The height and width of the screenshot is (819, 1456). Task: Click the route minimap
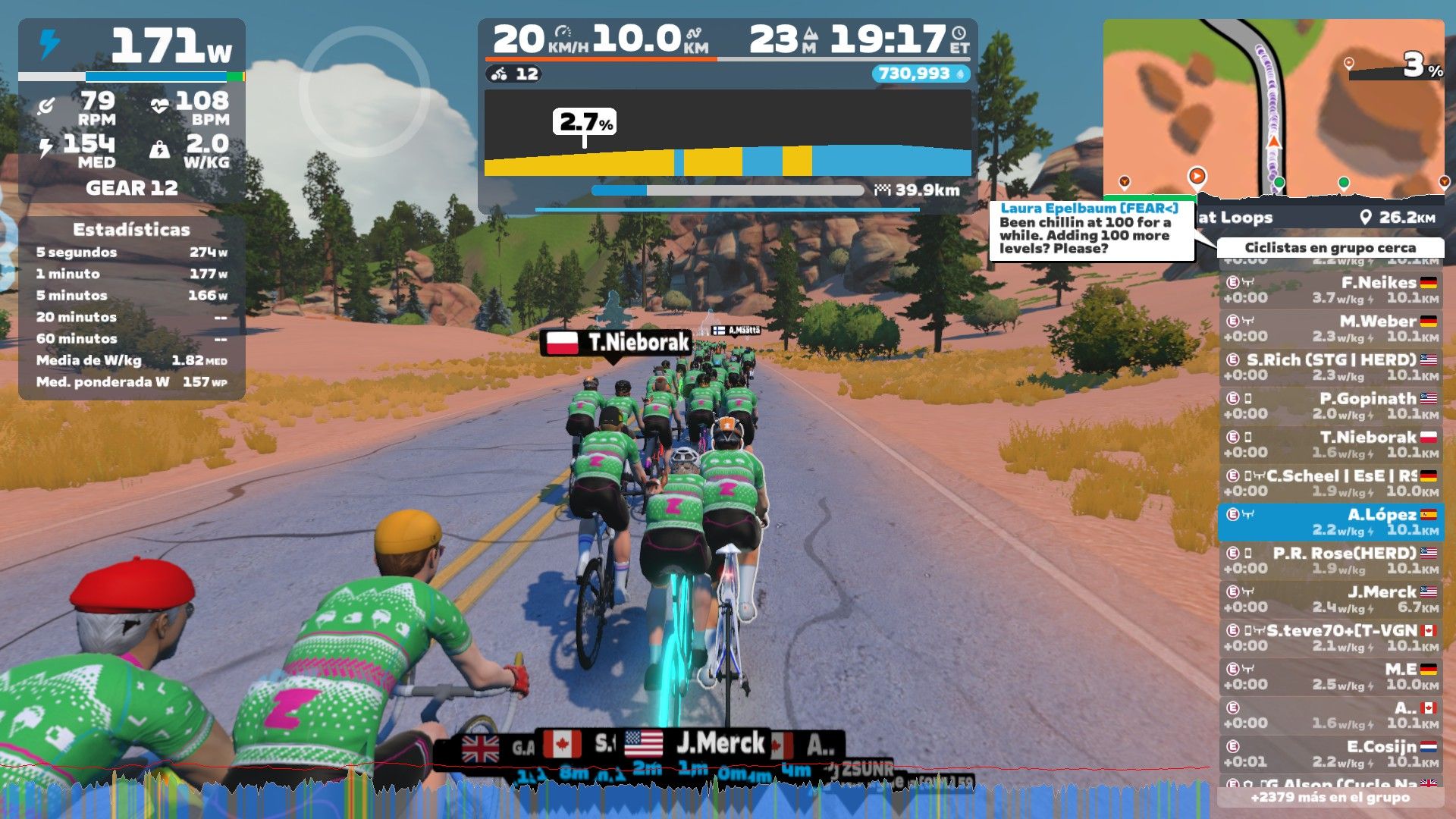click(1273, 106)
